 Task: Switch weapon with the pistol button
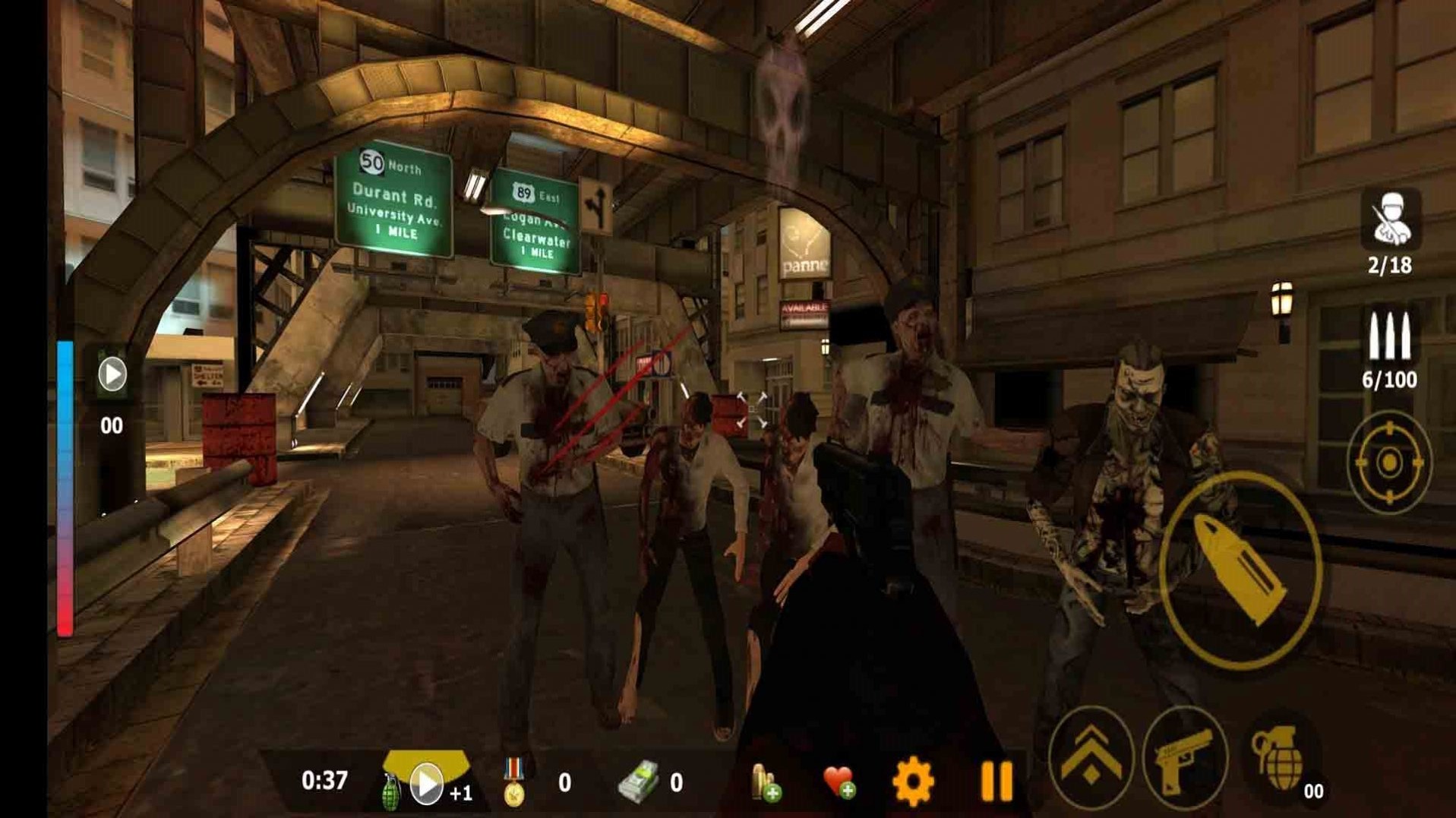1184,758
